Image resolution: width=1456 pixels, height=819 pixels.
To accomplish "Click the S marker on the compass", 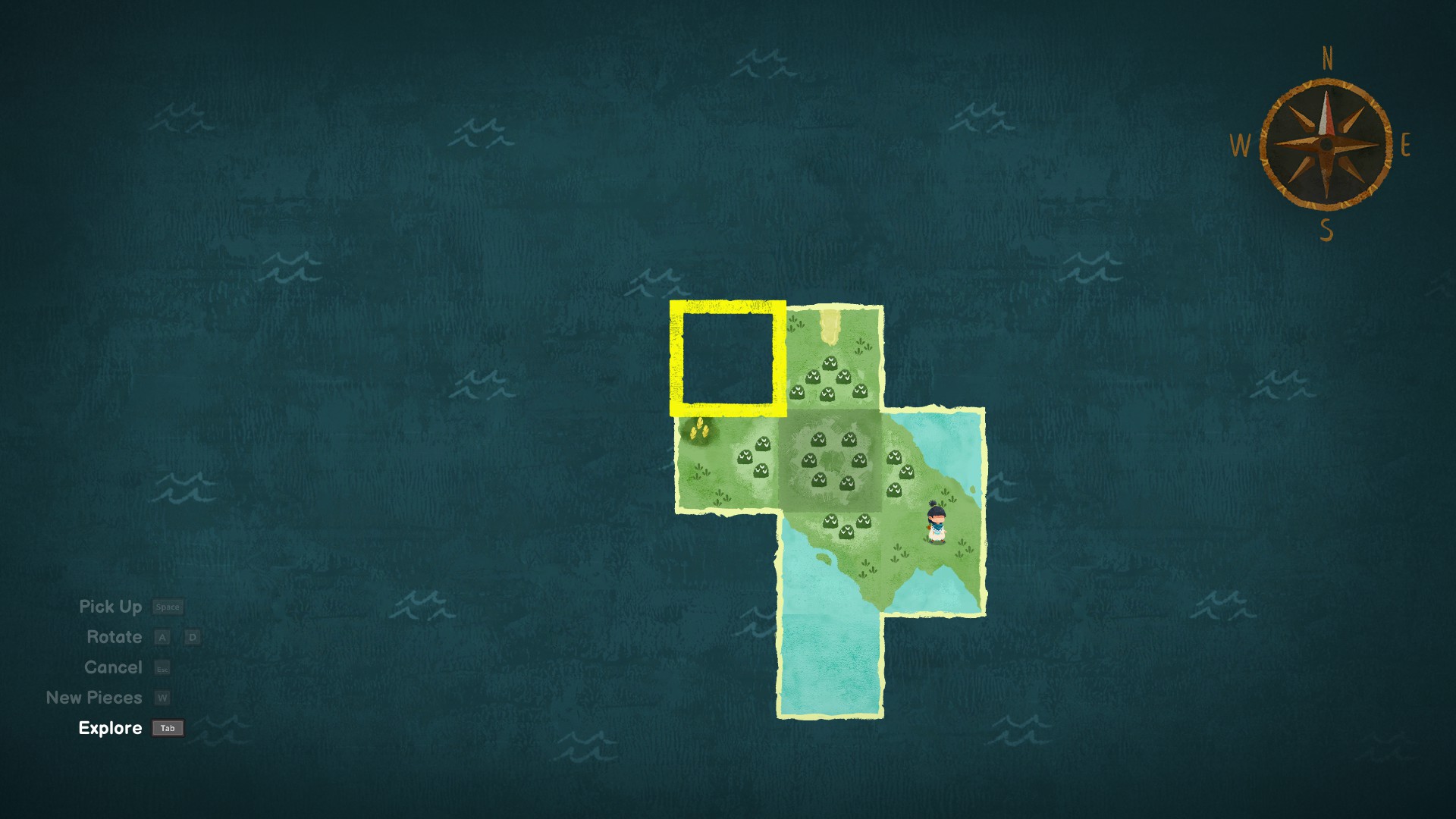I will point(1325,228).
